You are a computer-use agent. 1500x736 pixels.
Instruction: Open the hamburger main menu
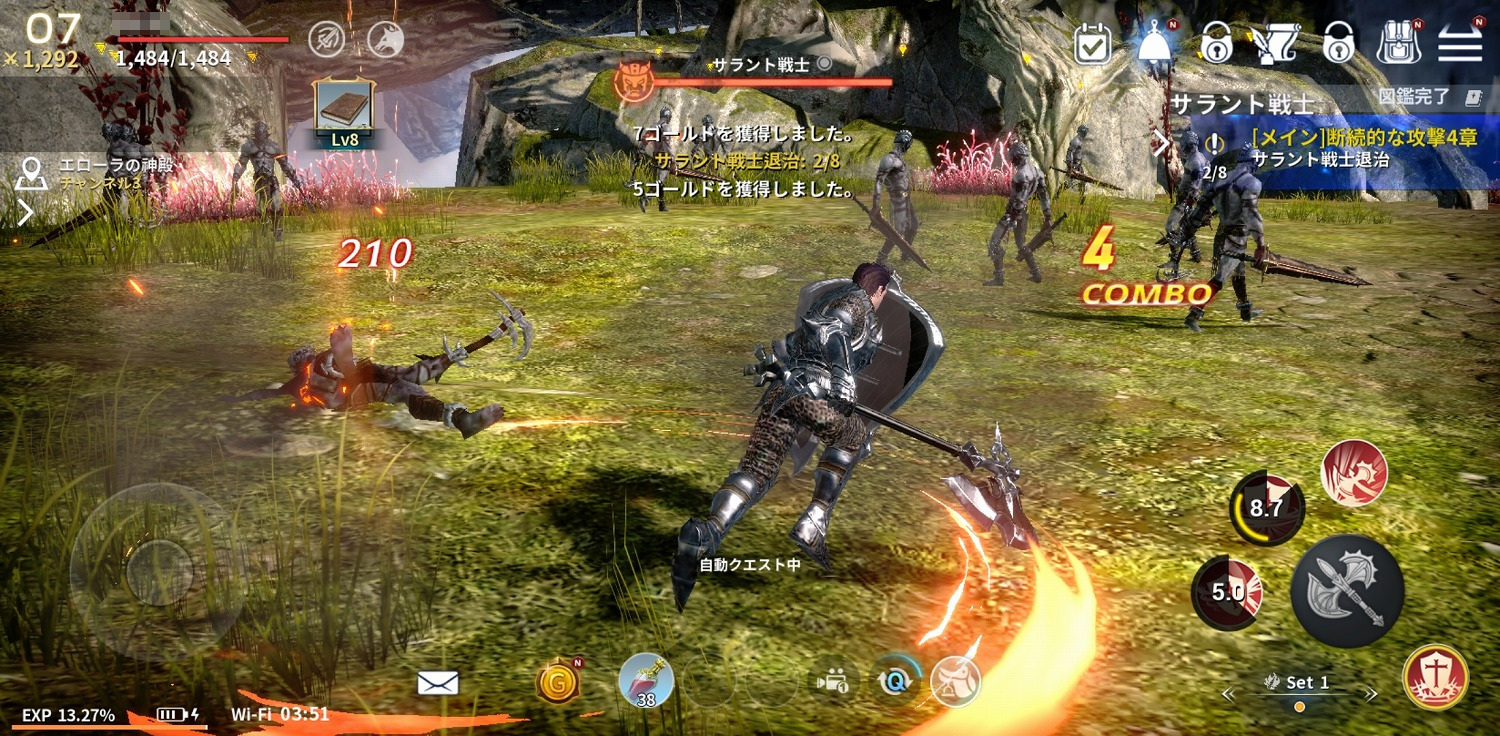pos(1460,43)
